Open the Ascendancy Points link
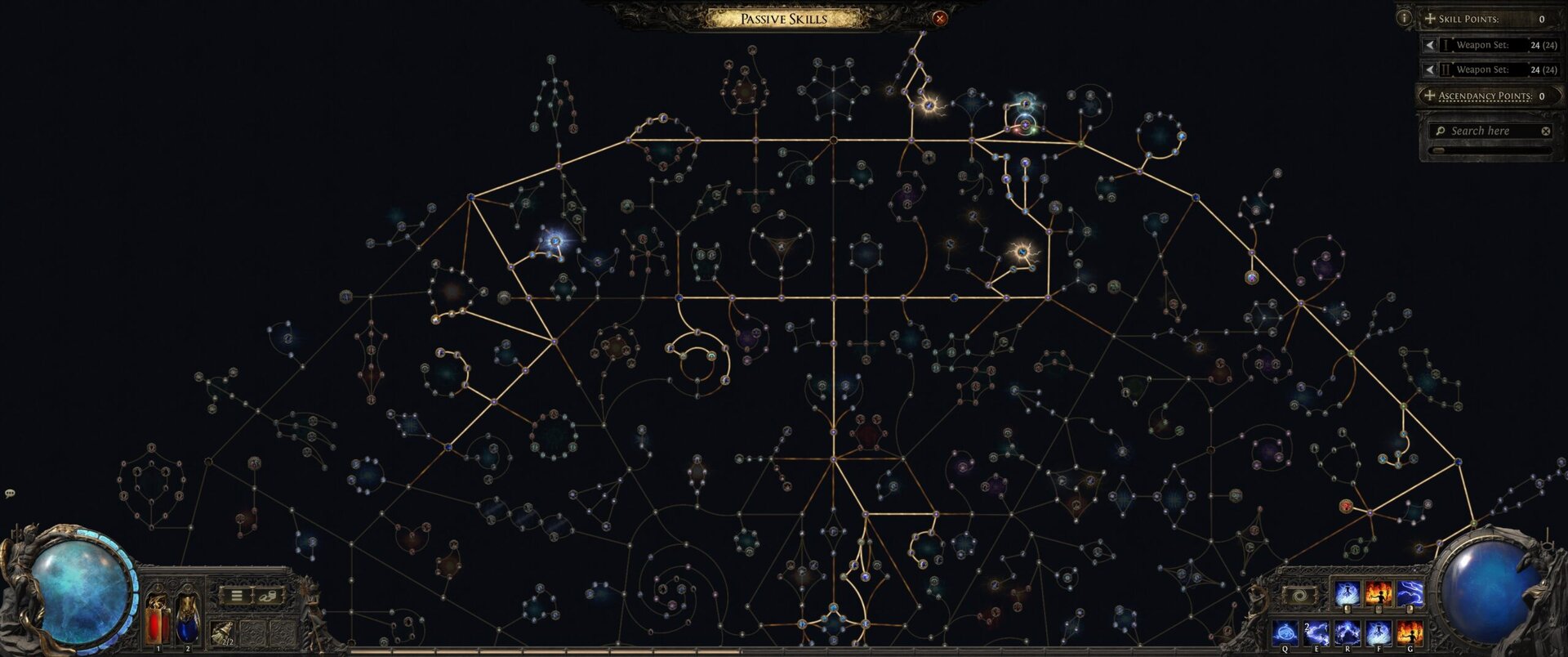This screenshot has height=657, width=1568. pos(1486,96)
